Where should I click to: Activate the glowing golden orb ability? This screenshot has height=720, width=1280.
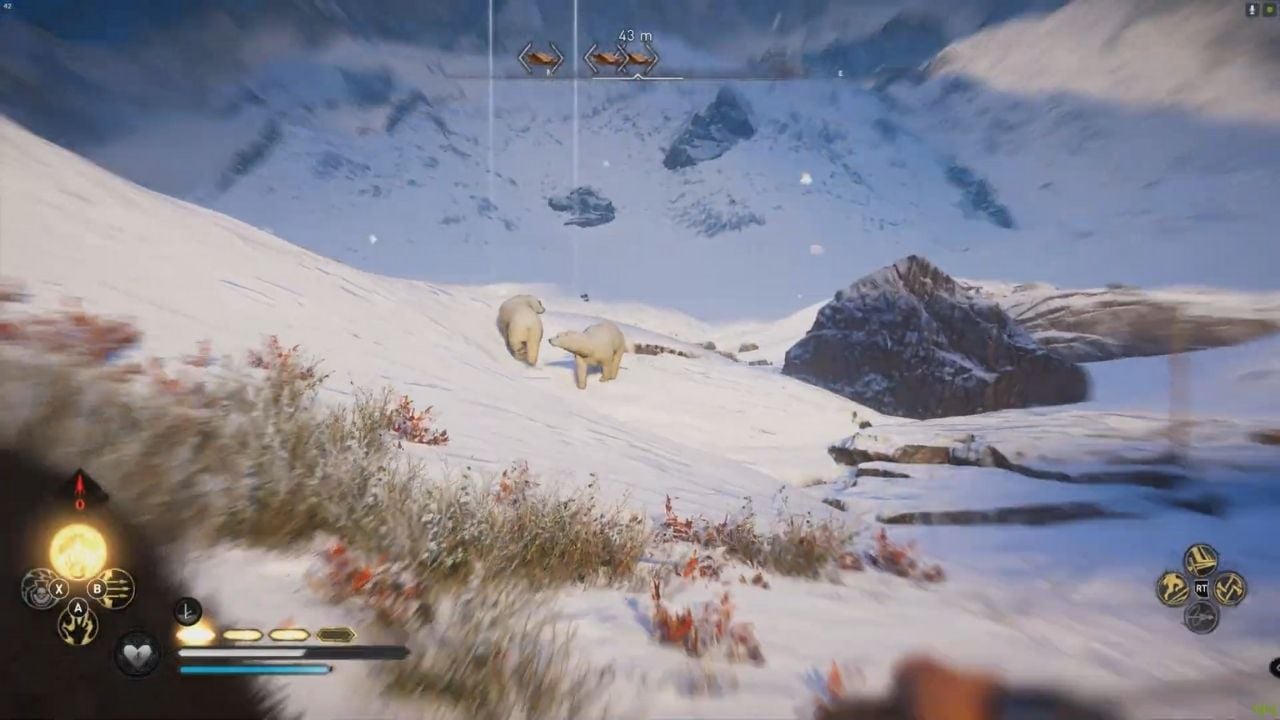point(78,551)
